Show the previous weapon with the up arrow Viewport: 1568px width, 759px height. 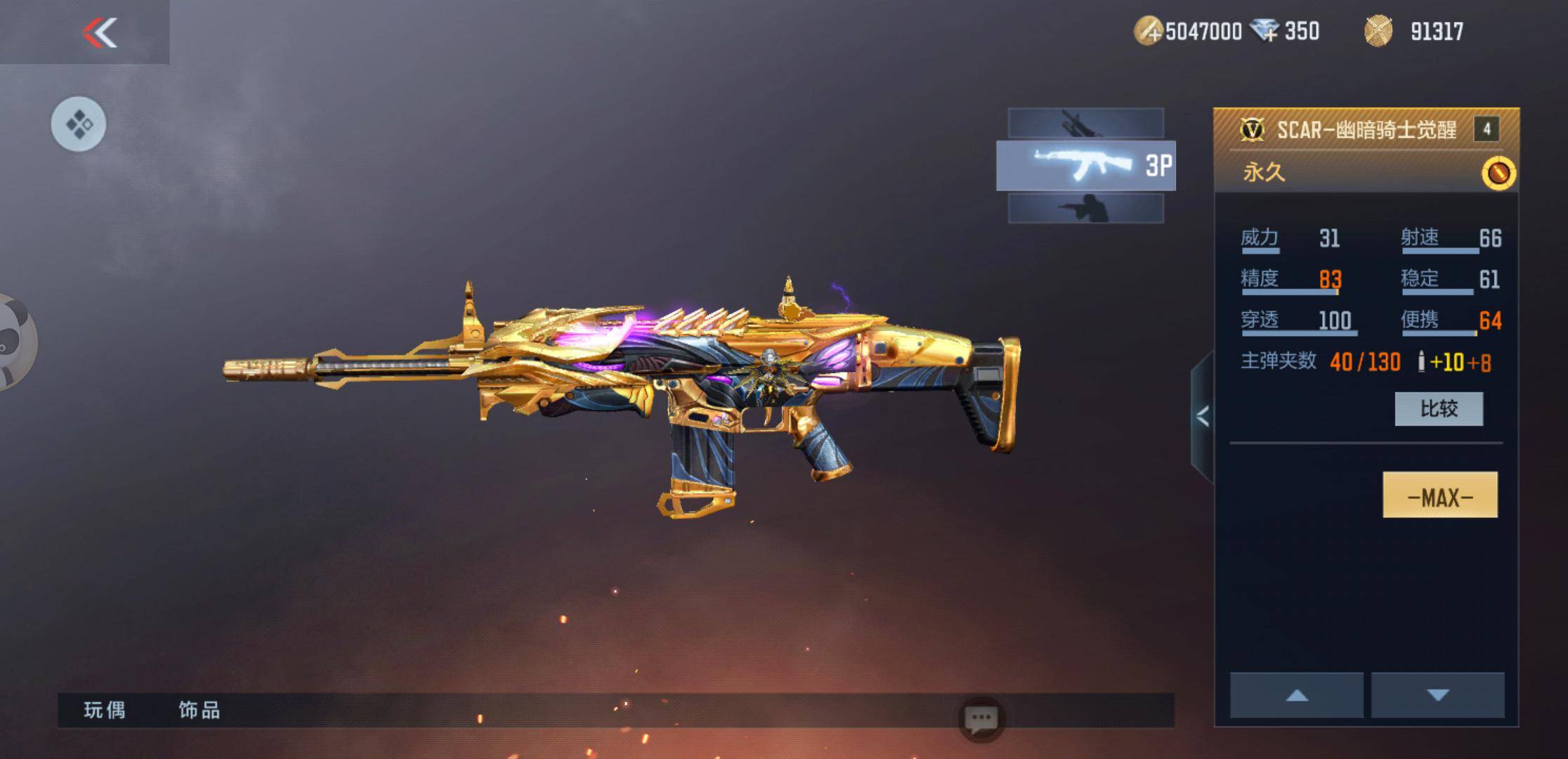[1296, 695]
